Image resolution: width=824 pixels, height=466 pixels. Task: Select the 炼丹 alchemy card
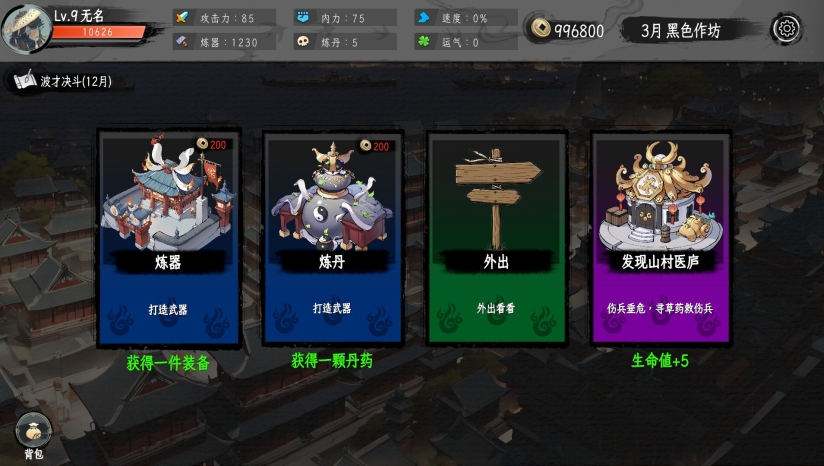(x=332, y=238)
